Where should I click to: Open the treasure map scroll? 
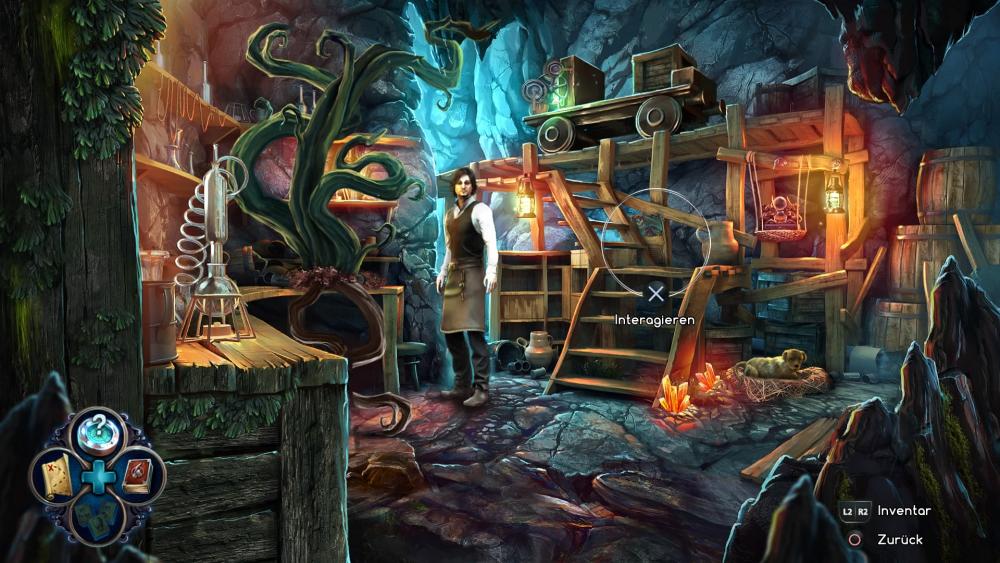[56, 475]
